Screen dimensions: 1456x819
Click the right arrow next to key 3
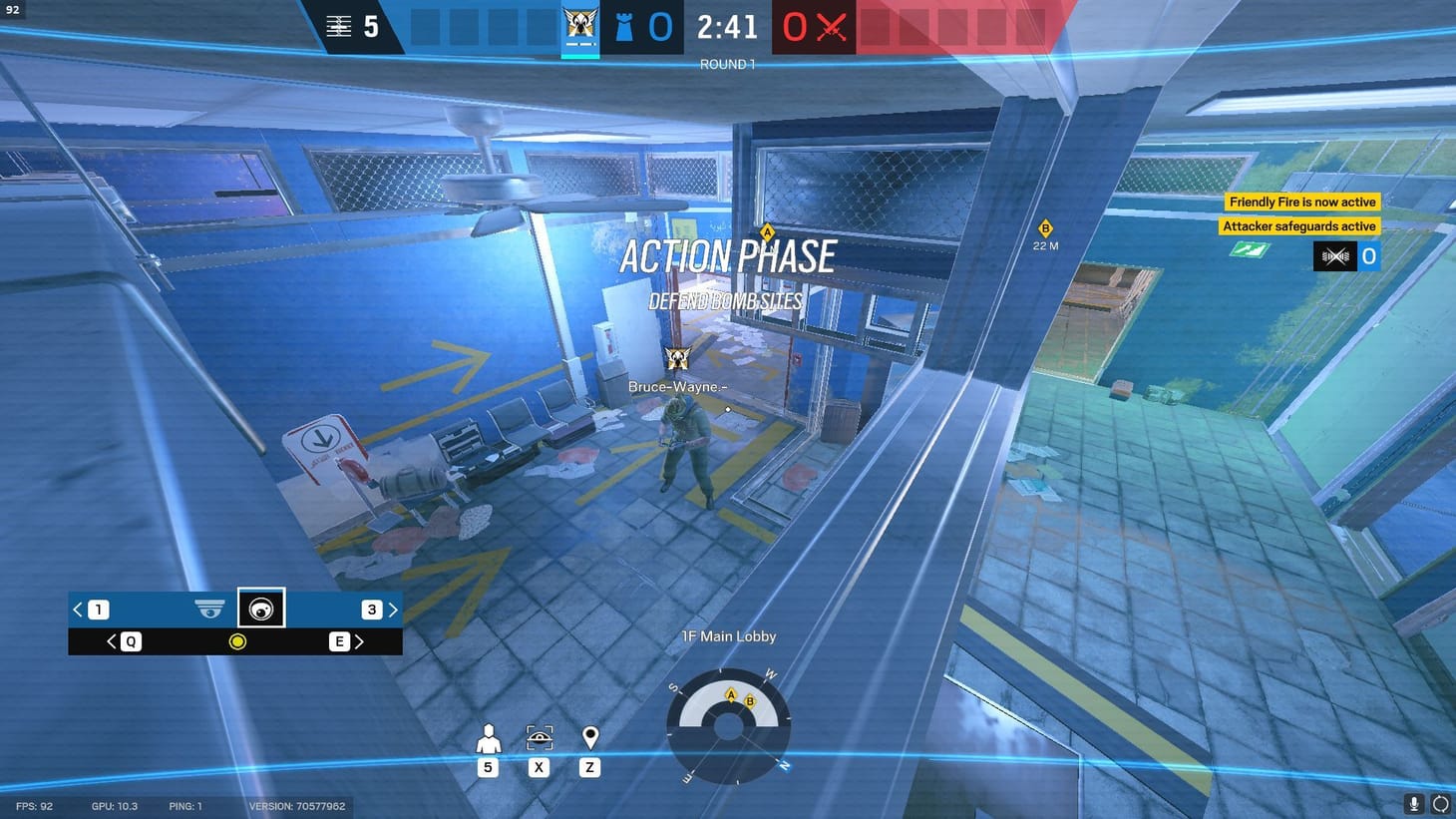pyautogui.click(x=393, y=609)
